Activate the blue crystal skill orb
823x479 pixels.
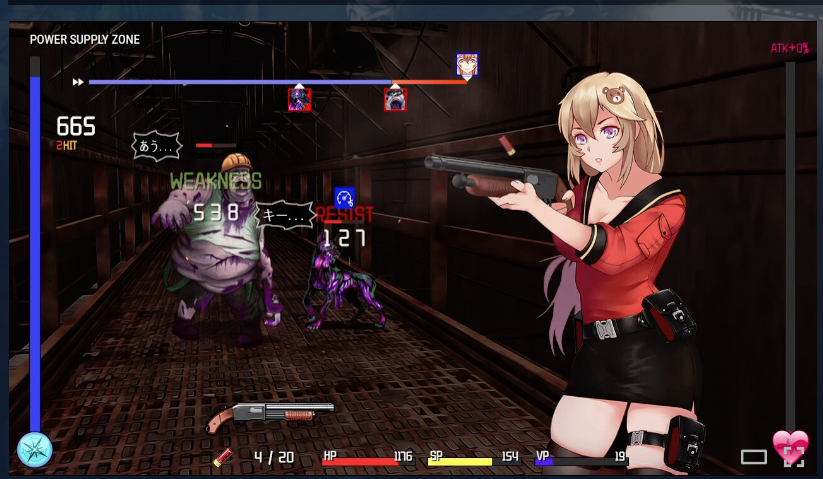tap(34, 449)
